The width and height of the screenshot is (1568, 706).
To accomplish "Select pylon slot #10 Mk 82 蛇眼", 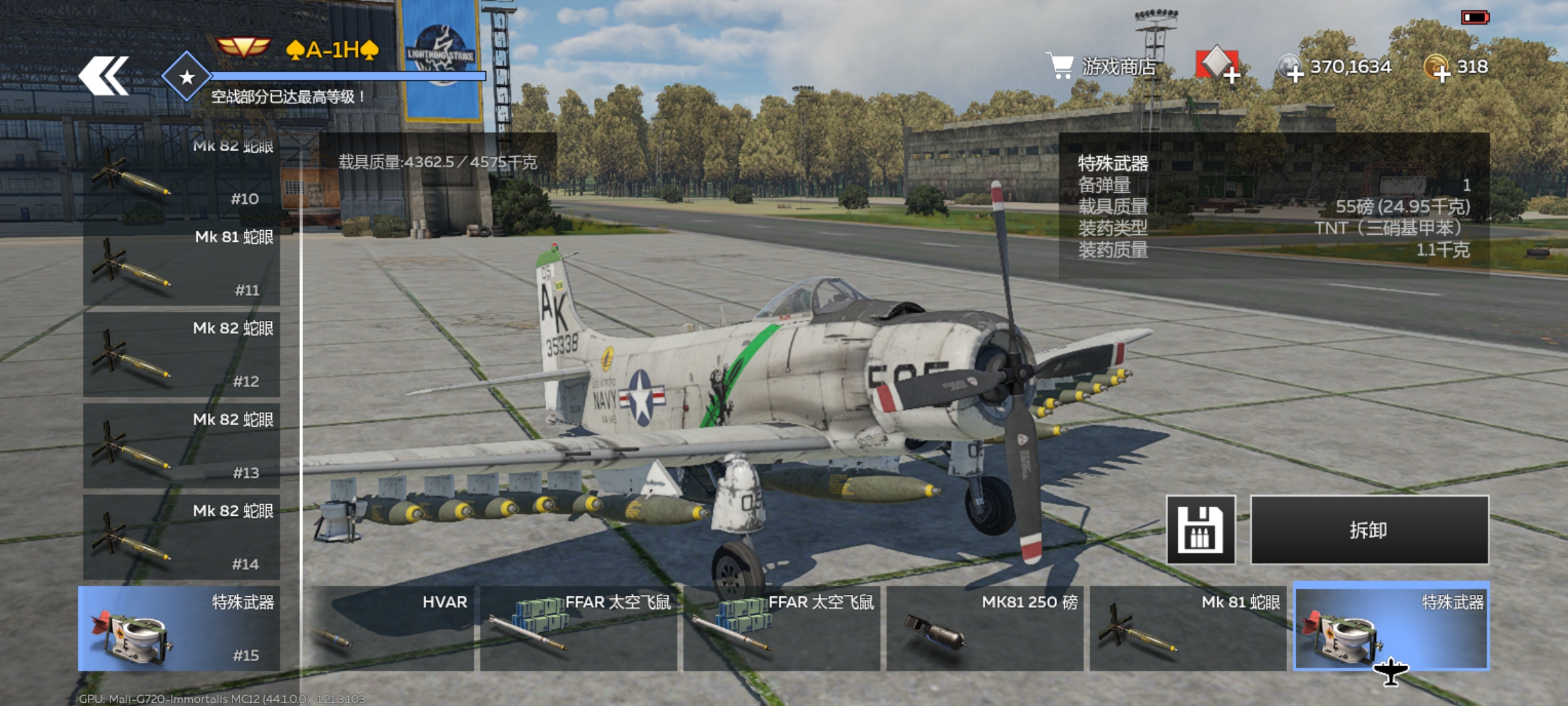I will 182,174.
